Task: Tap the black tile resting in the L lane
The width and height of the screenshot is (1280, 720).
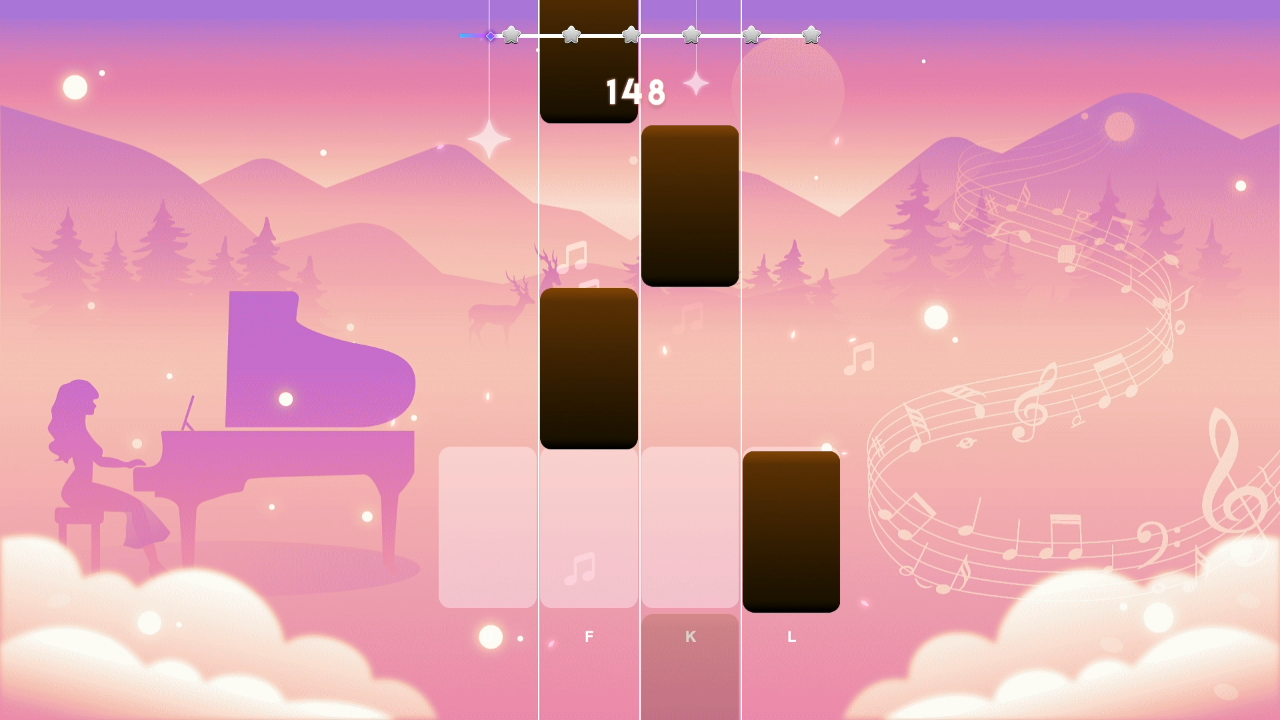Action: 790,530
